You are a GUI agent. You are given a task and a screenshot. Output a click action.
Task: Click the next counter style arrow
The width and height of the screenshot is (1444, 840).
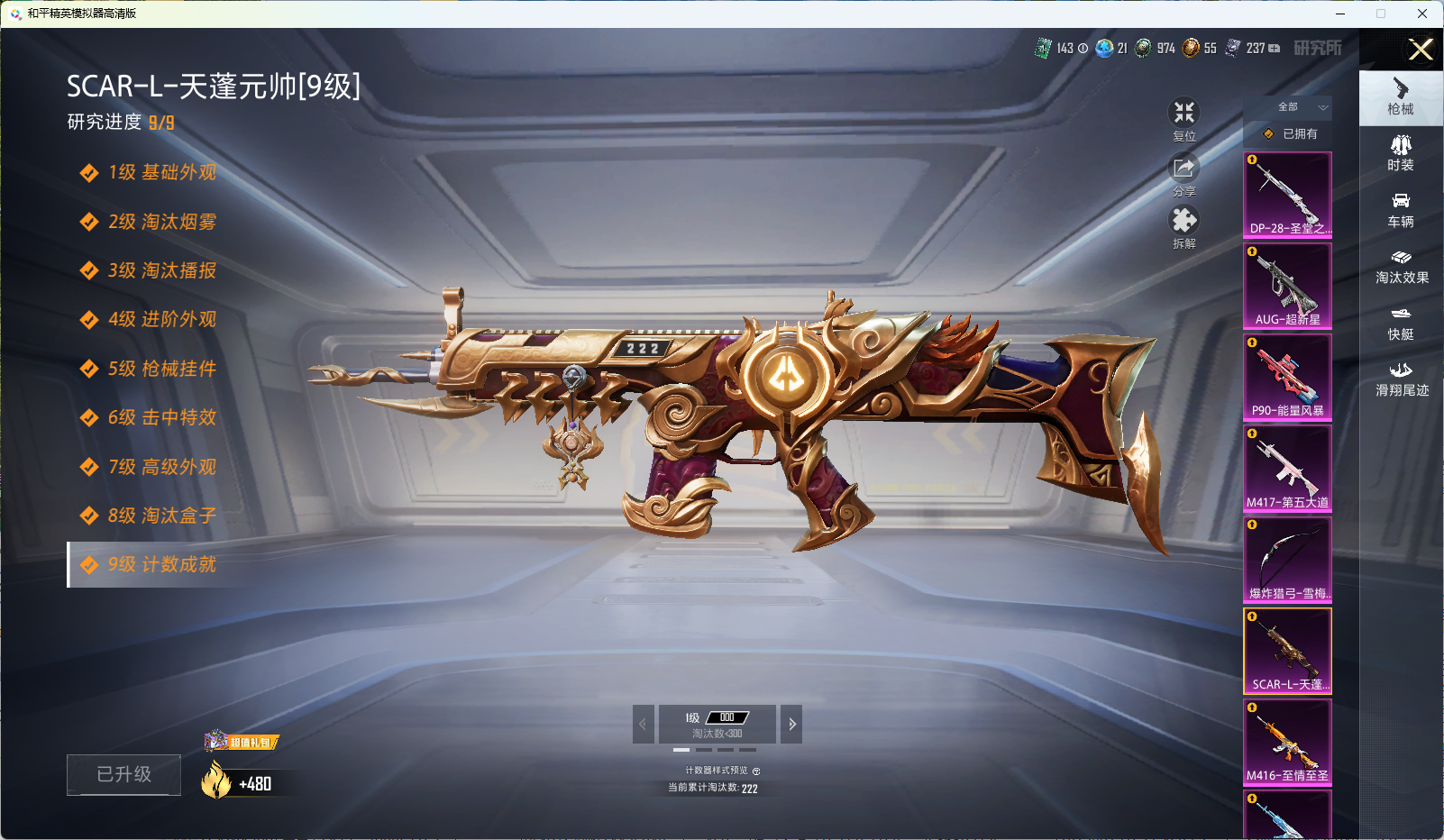coord(791,724)
